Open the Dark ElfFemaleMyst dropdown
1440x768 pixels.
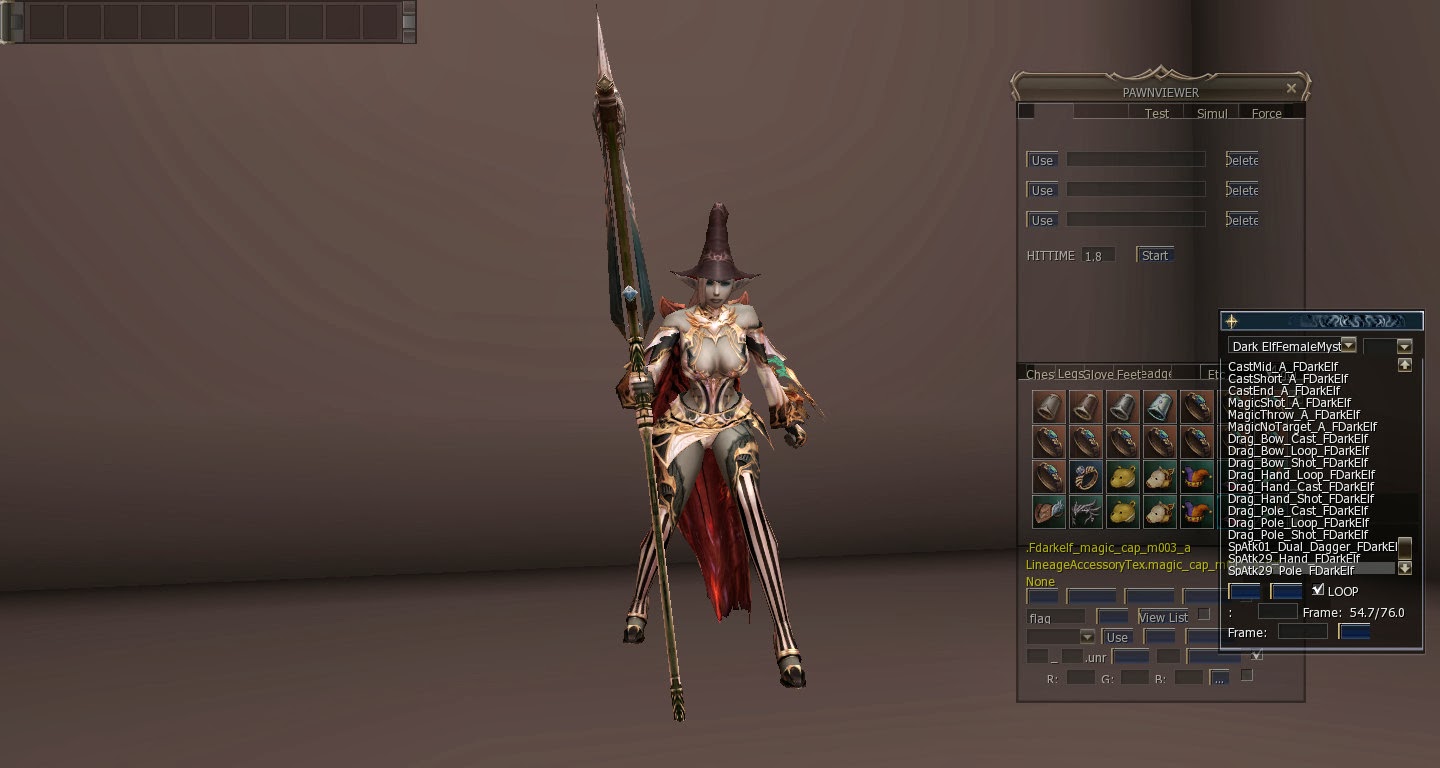1350,344
